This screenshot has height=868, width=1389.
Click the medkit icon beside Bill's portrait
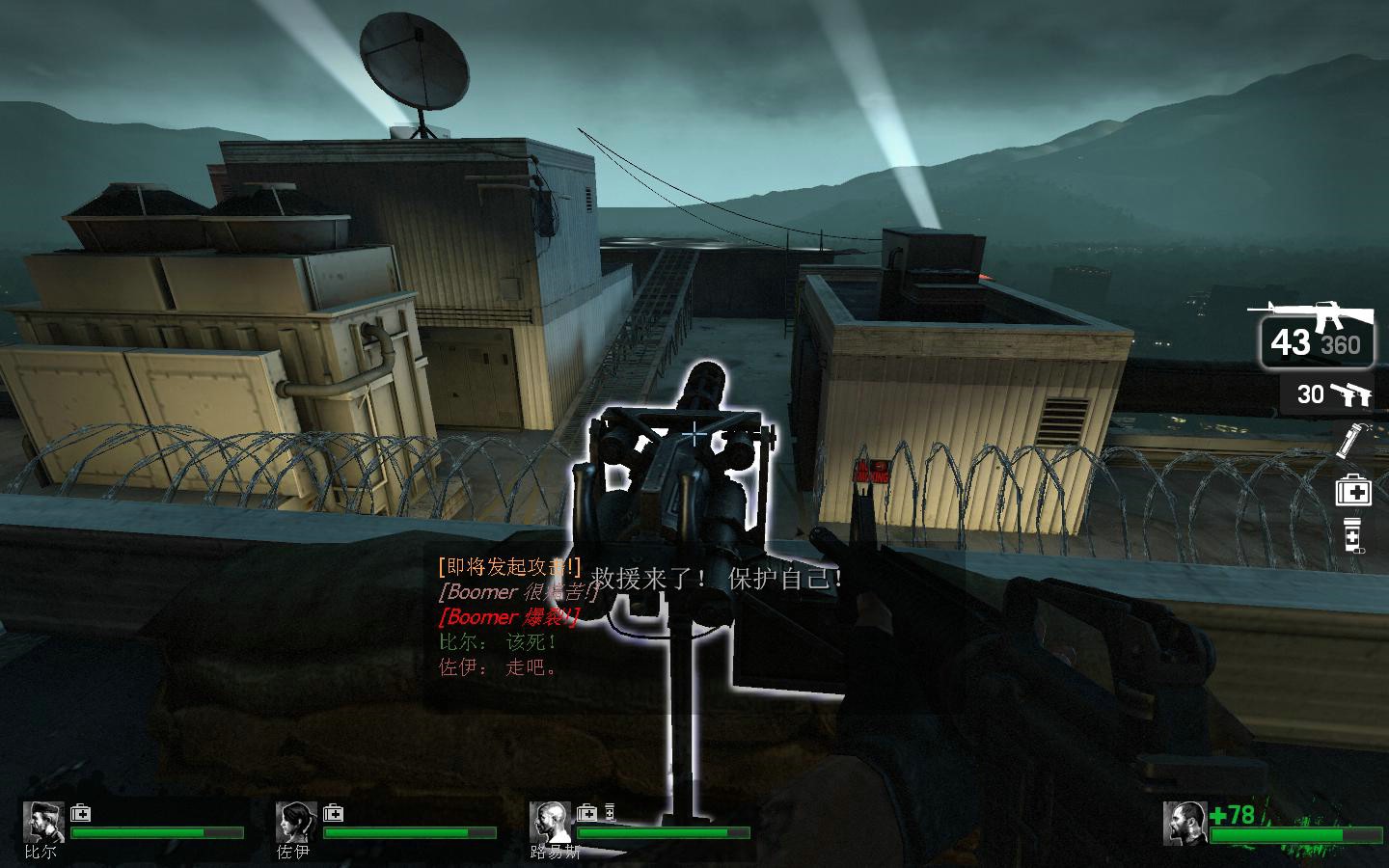(x=81, y=813)
